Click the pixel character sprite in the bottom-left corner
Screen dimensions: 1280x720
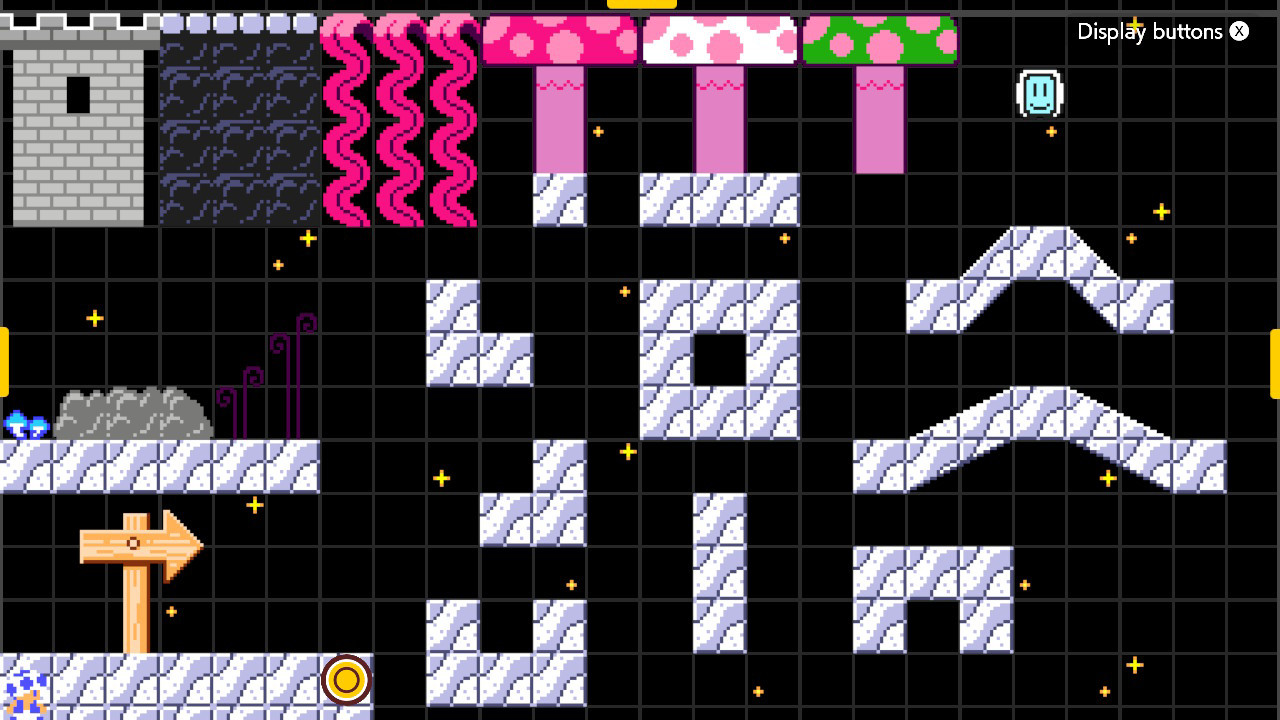27,692
